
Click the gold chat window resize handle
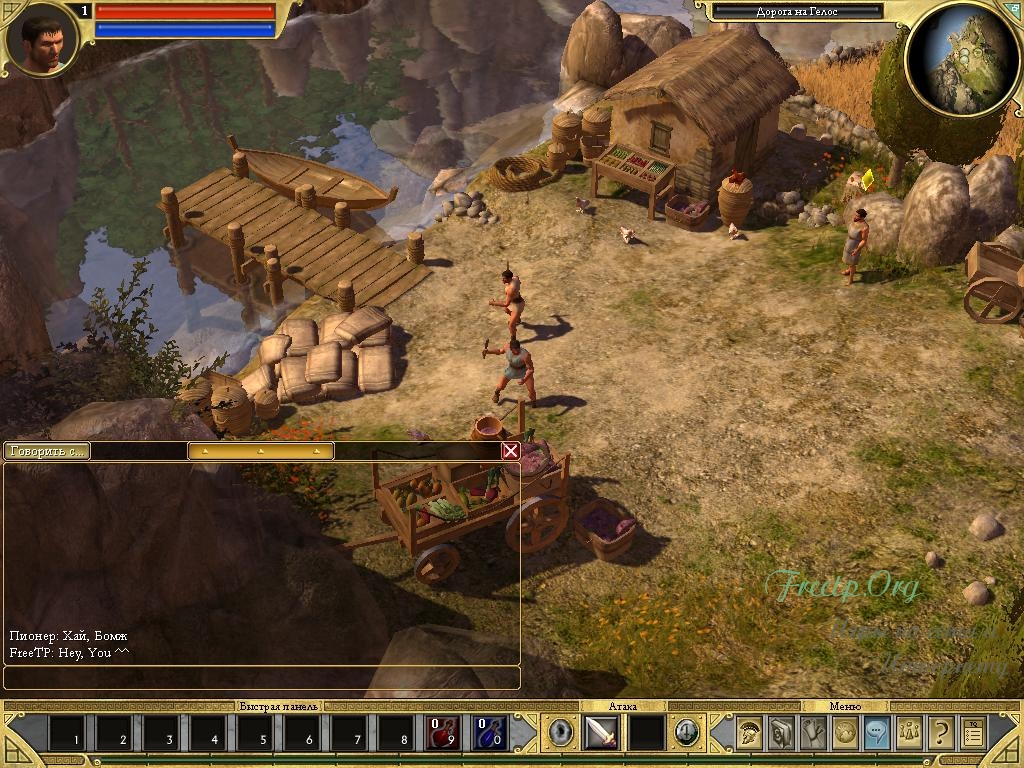pyautogui.click(x=261, y=451)
